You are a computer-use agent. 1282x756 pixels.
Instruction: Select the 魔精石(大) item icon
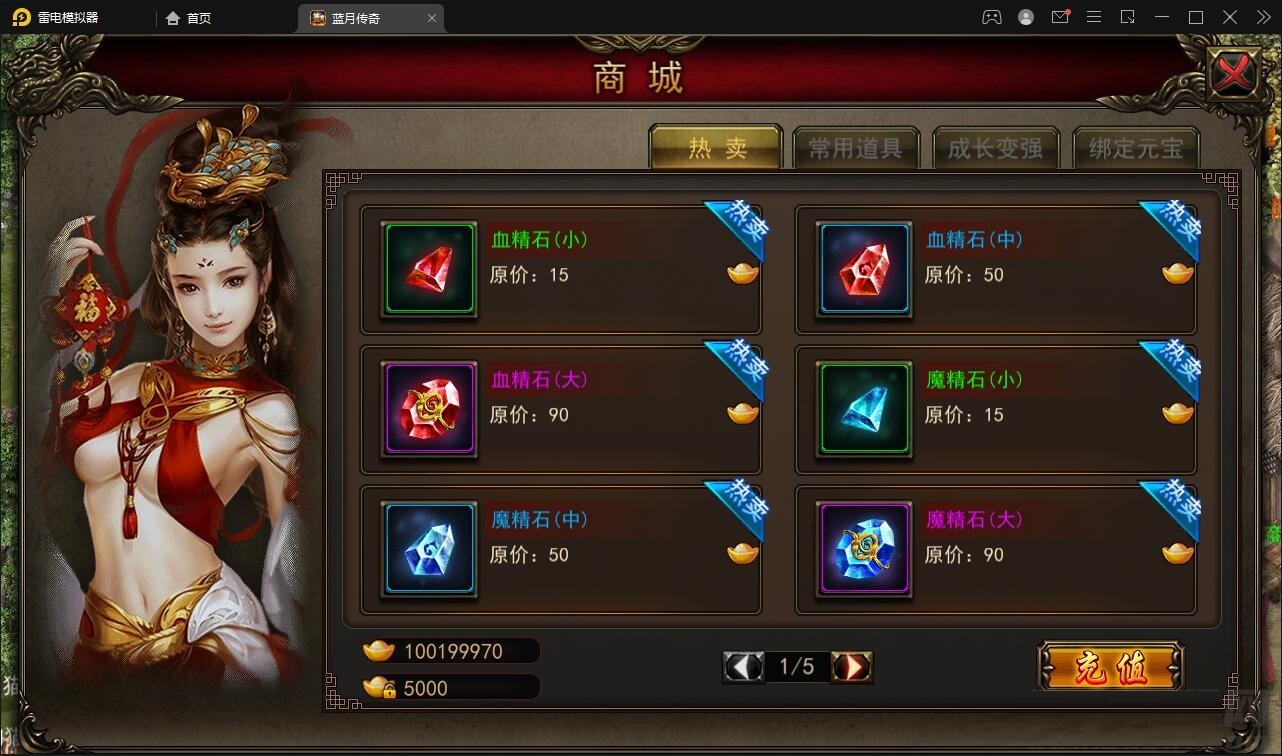[863, 548]
